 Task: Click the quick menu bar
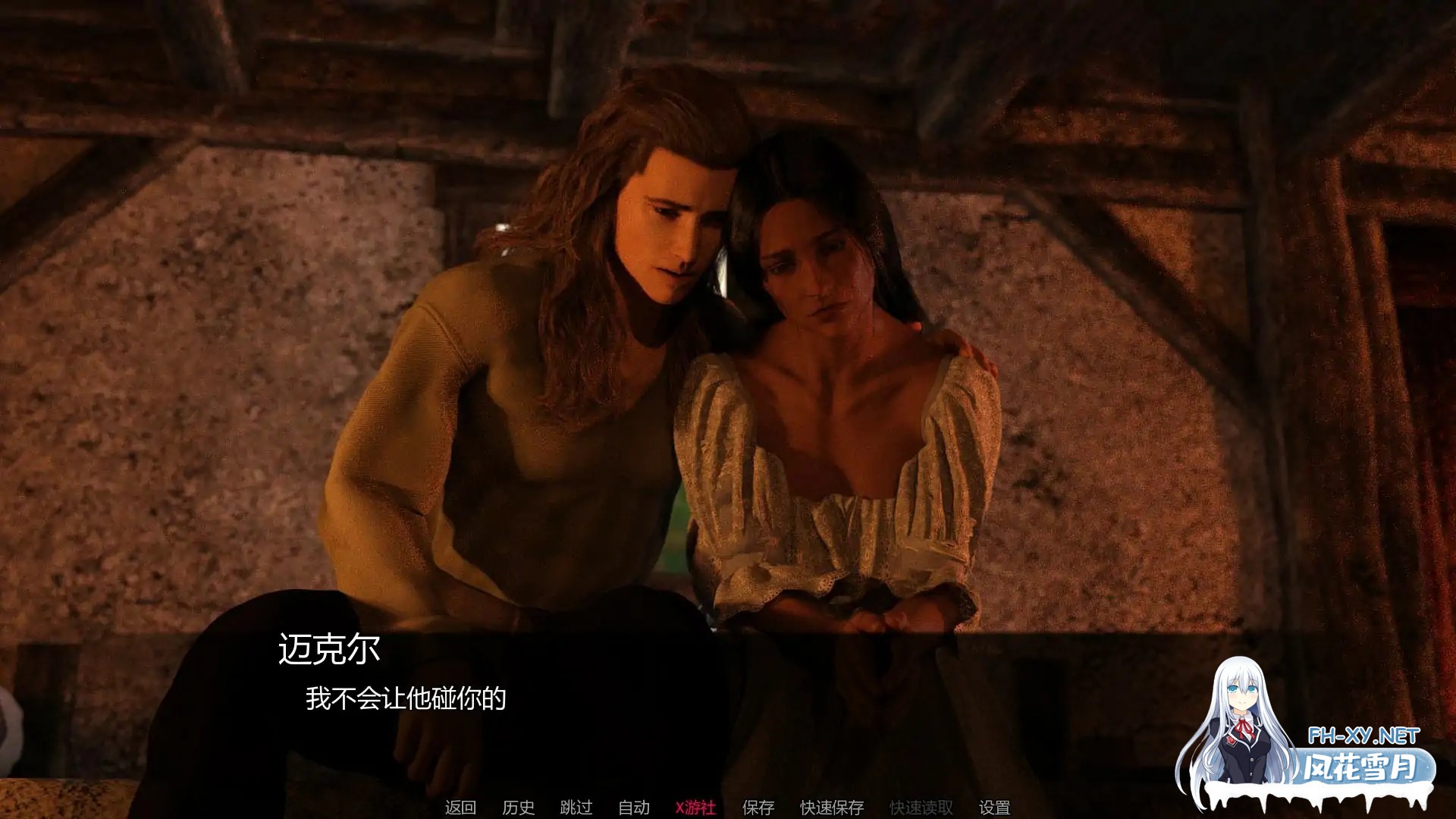[728, 808]
